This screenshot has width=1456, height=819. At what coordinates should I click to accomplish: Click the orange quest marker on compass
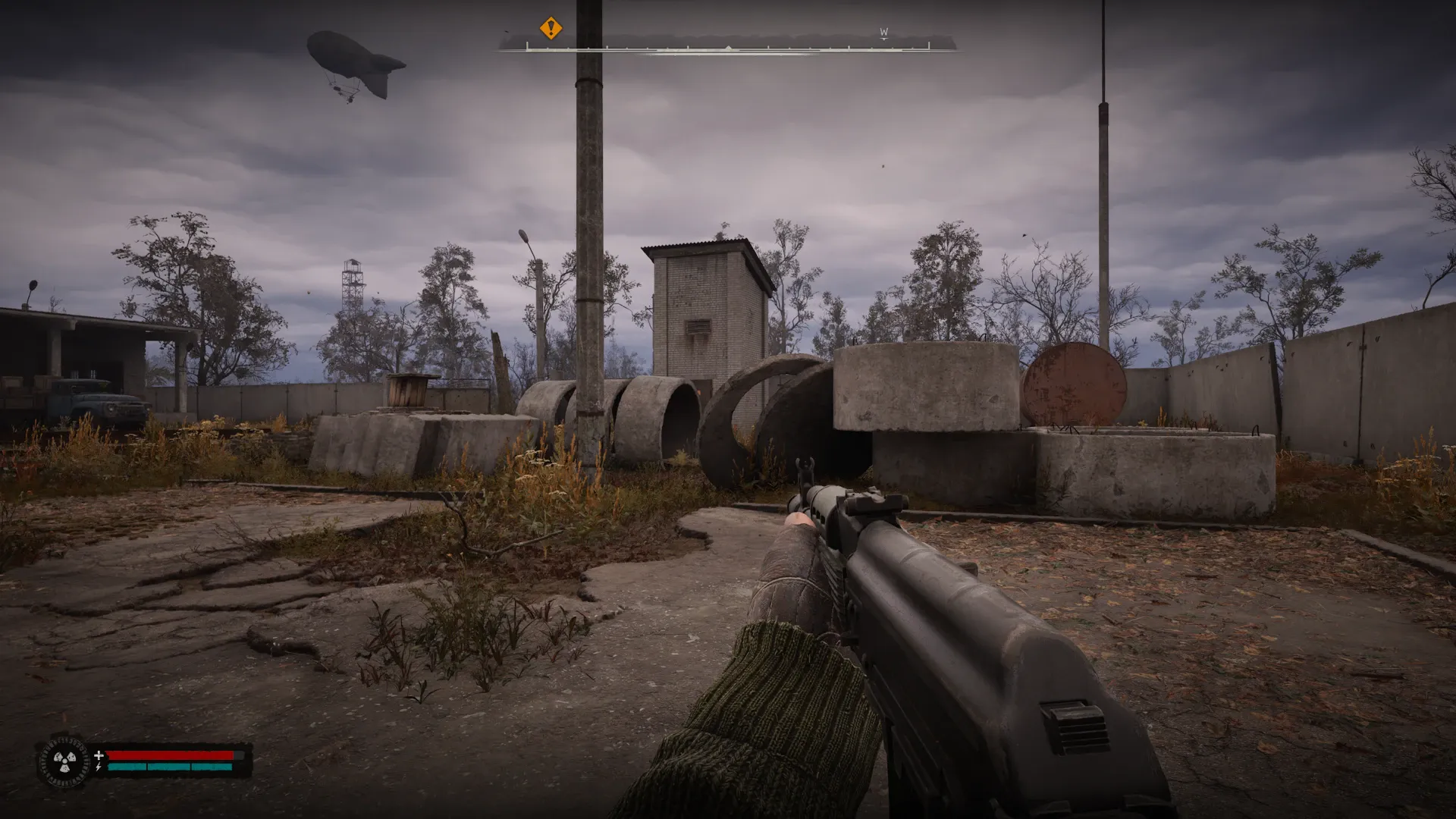pos(551,29)
